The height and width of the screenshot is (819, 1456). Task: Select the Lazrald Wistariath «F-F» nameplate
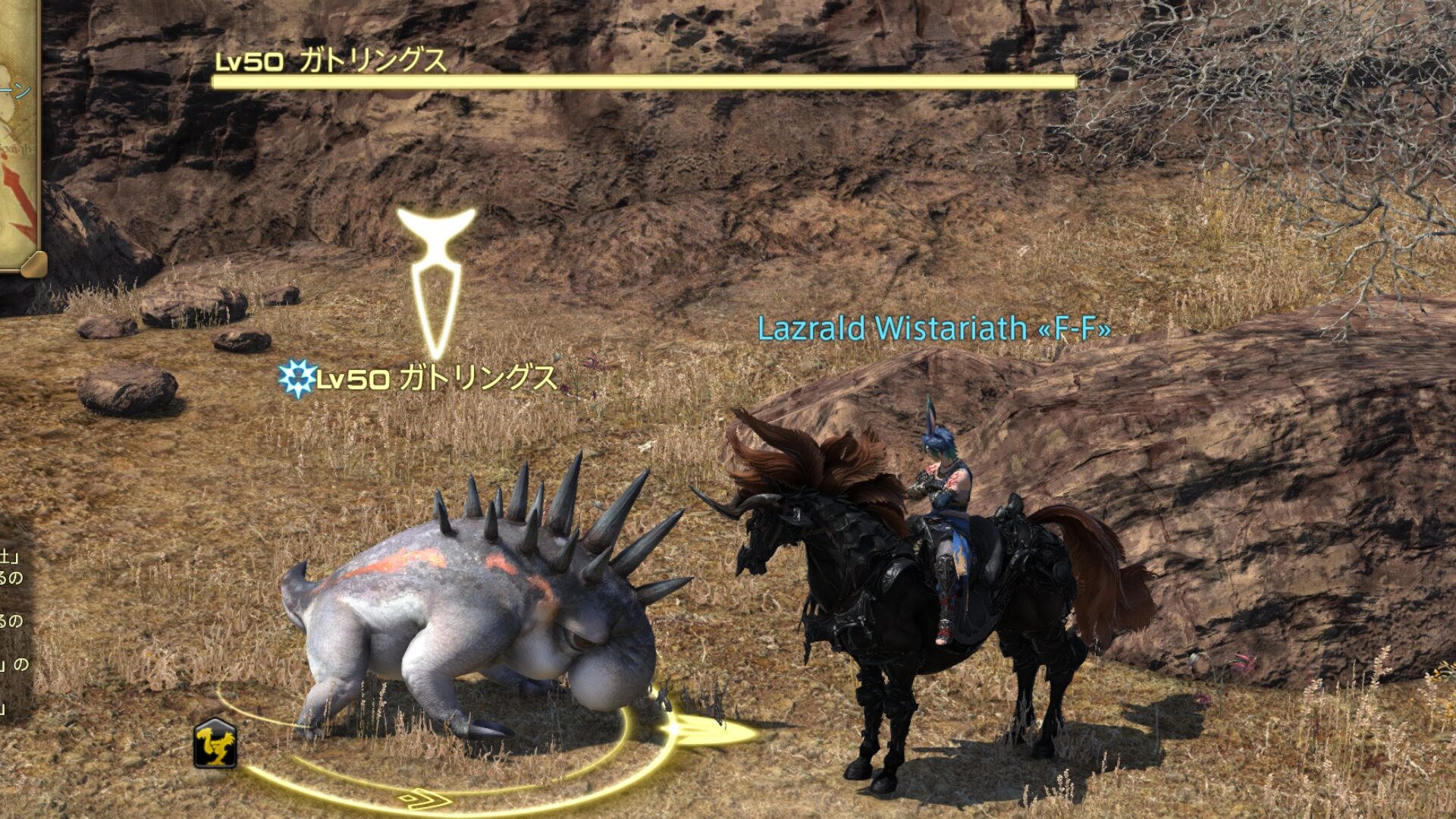[x=934, y=328]
